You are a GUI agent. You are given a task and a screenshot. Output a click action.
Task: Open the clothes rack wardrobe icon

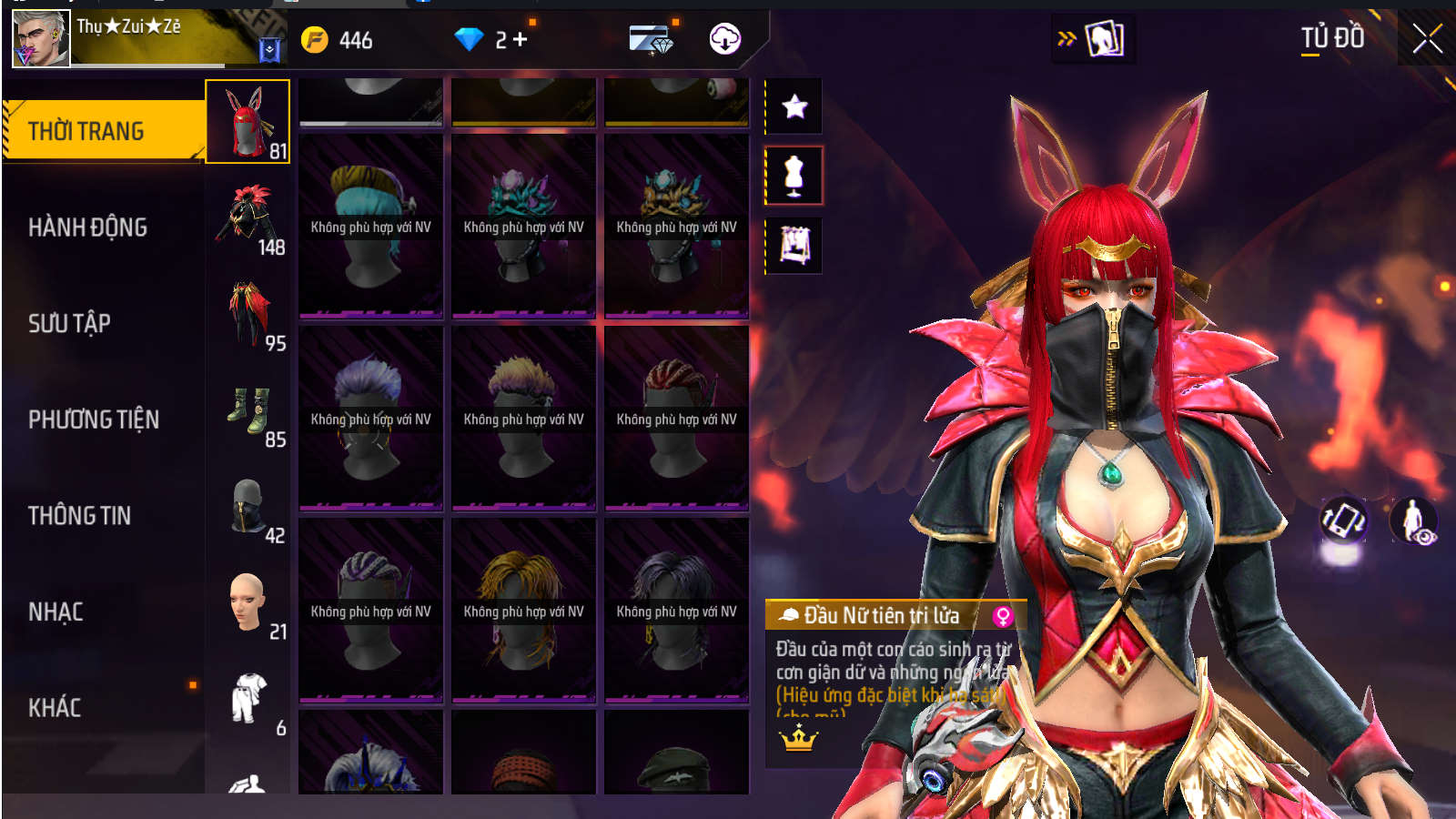(794, 245)
